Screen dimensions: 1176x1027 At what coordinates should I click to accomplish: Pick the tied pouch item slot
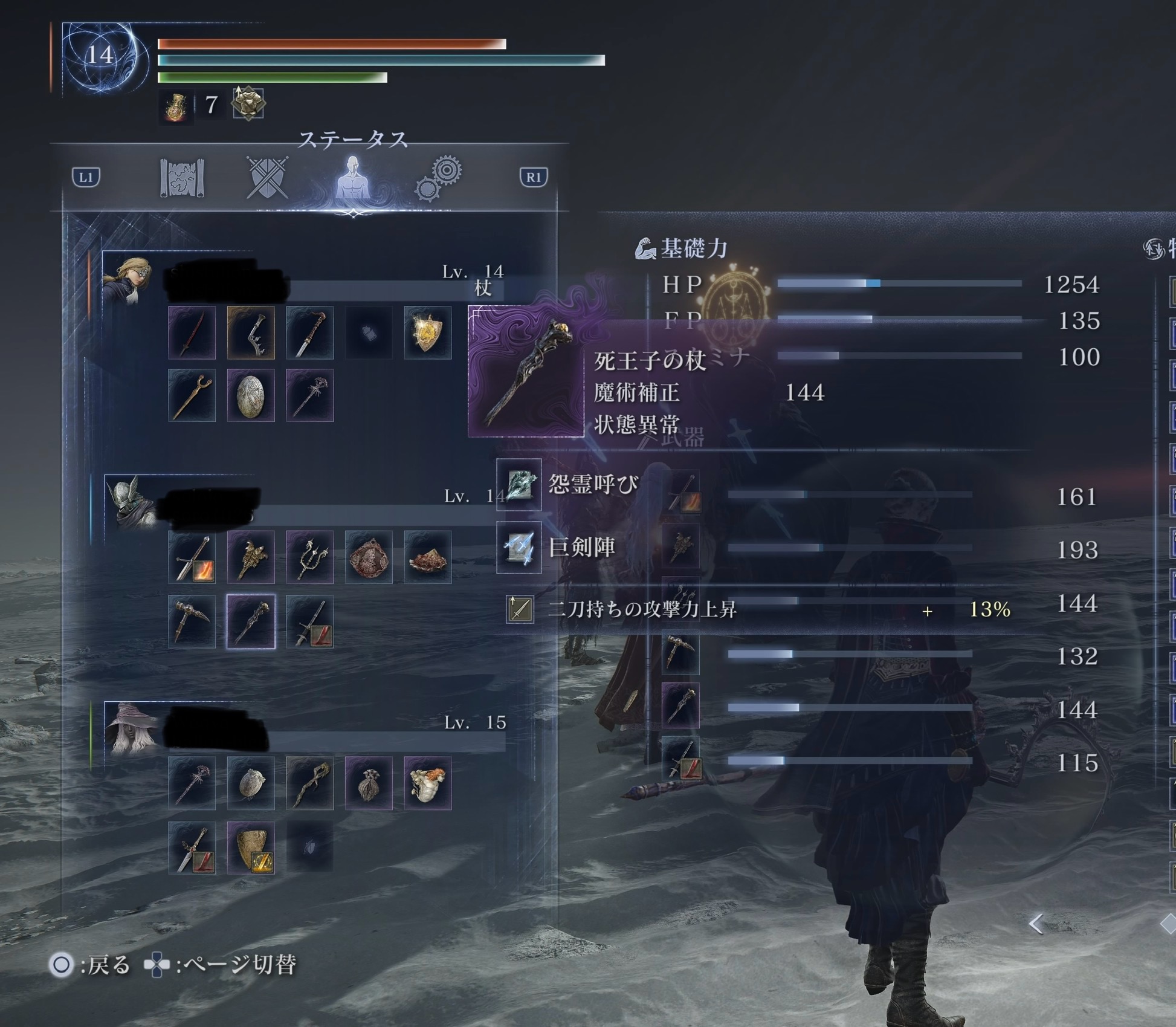pos(369,783)
